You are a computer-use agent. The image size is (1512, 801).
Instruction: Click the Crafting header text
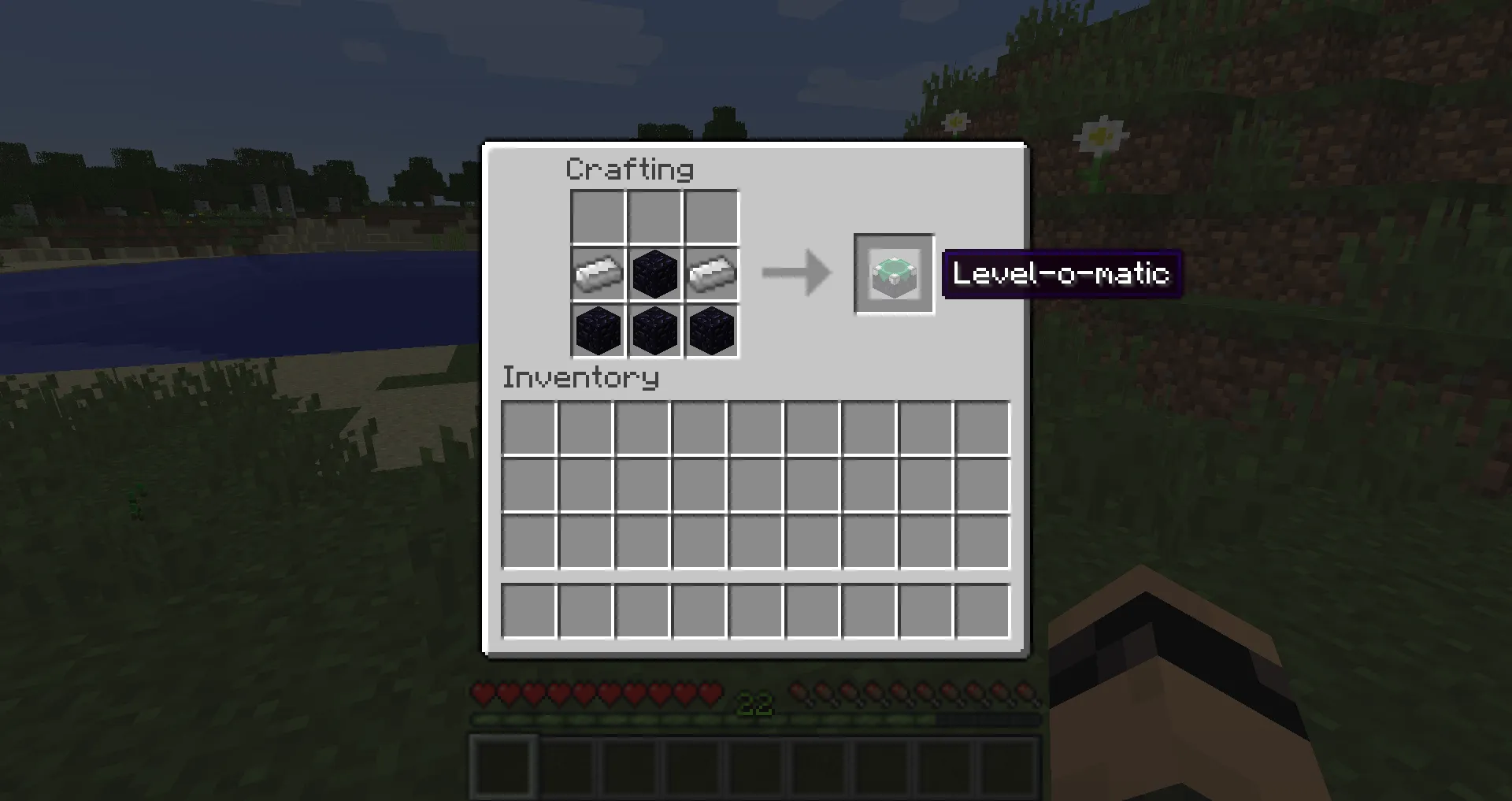(631, 169)
